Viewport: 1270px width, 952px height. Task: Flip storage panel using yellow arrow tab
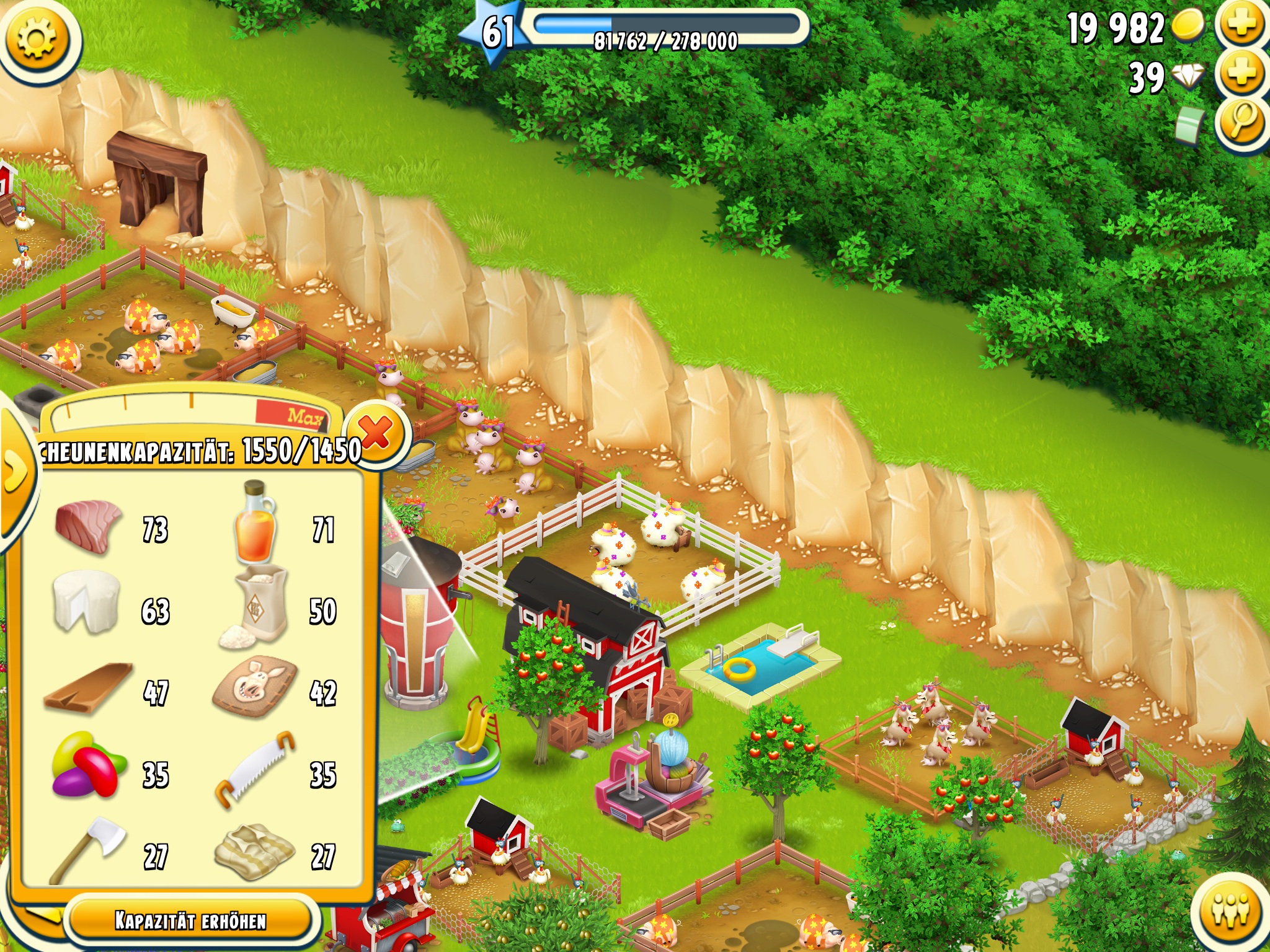(x=15, y=472)
